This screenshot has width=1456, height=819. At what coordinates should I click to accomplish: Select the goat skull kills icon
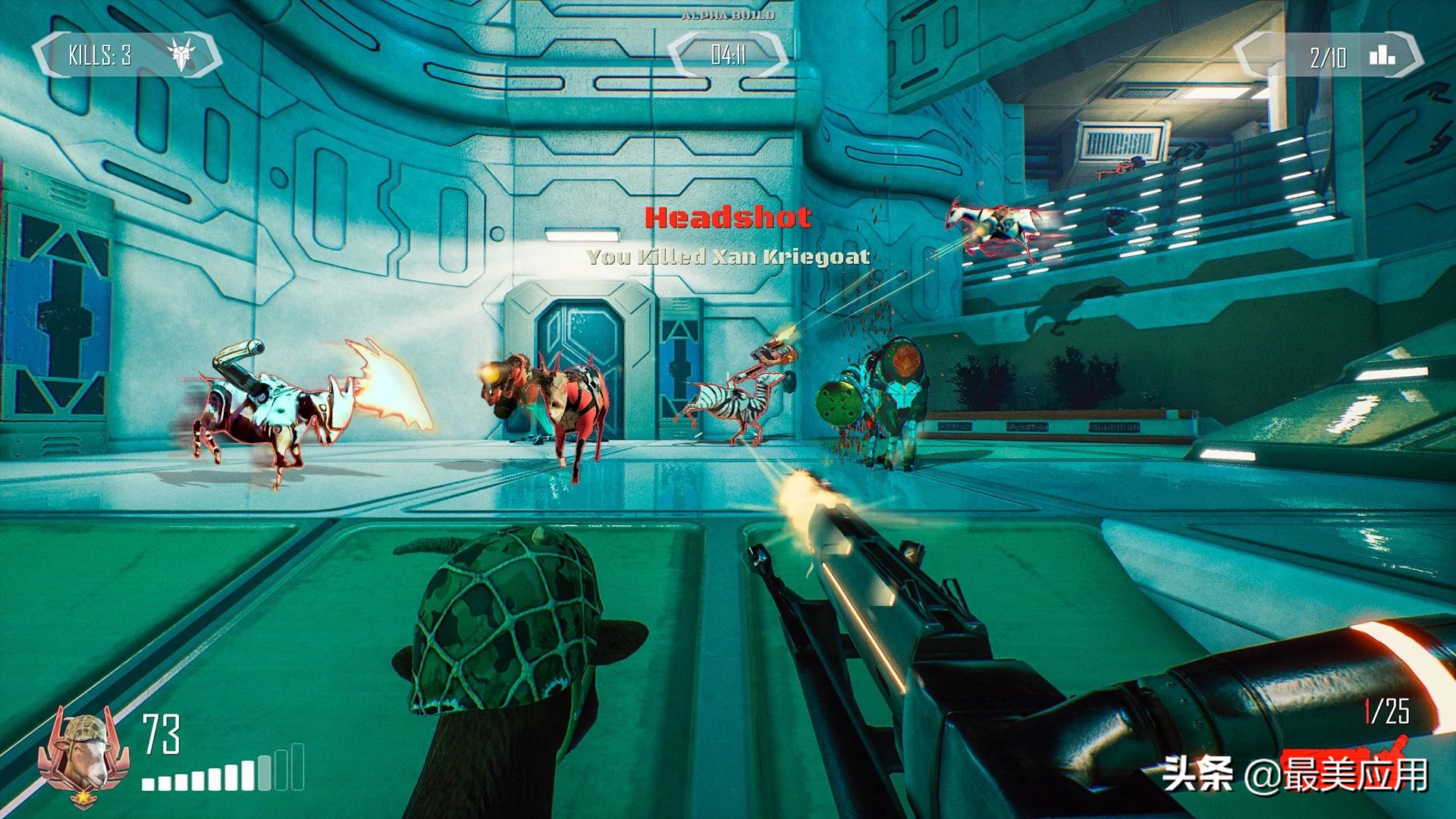pyautogui.click(x=181, y=55)
